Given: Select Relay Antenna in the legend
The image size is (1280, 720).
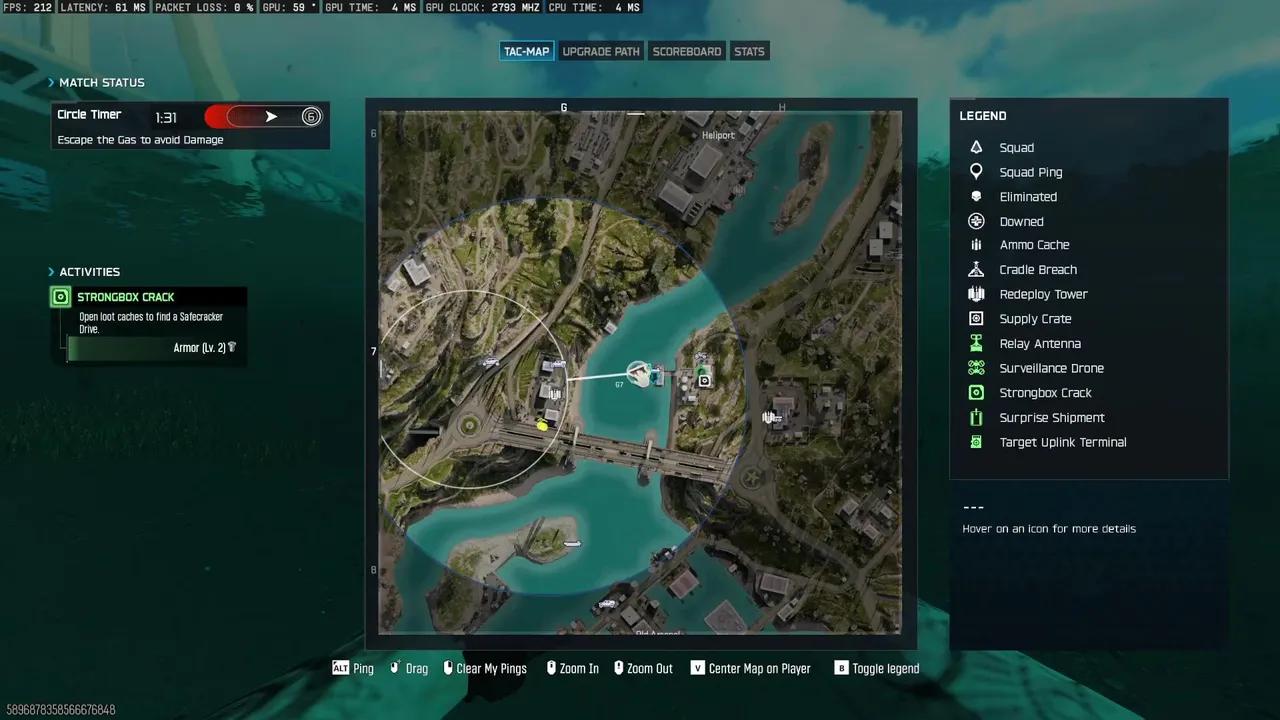Looking at the screenshot, I should click(x=1039, y=344).
